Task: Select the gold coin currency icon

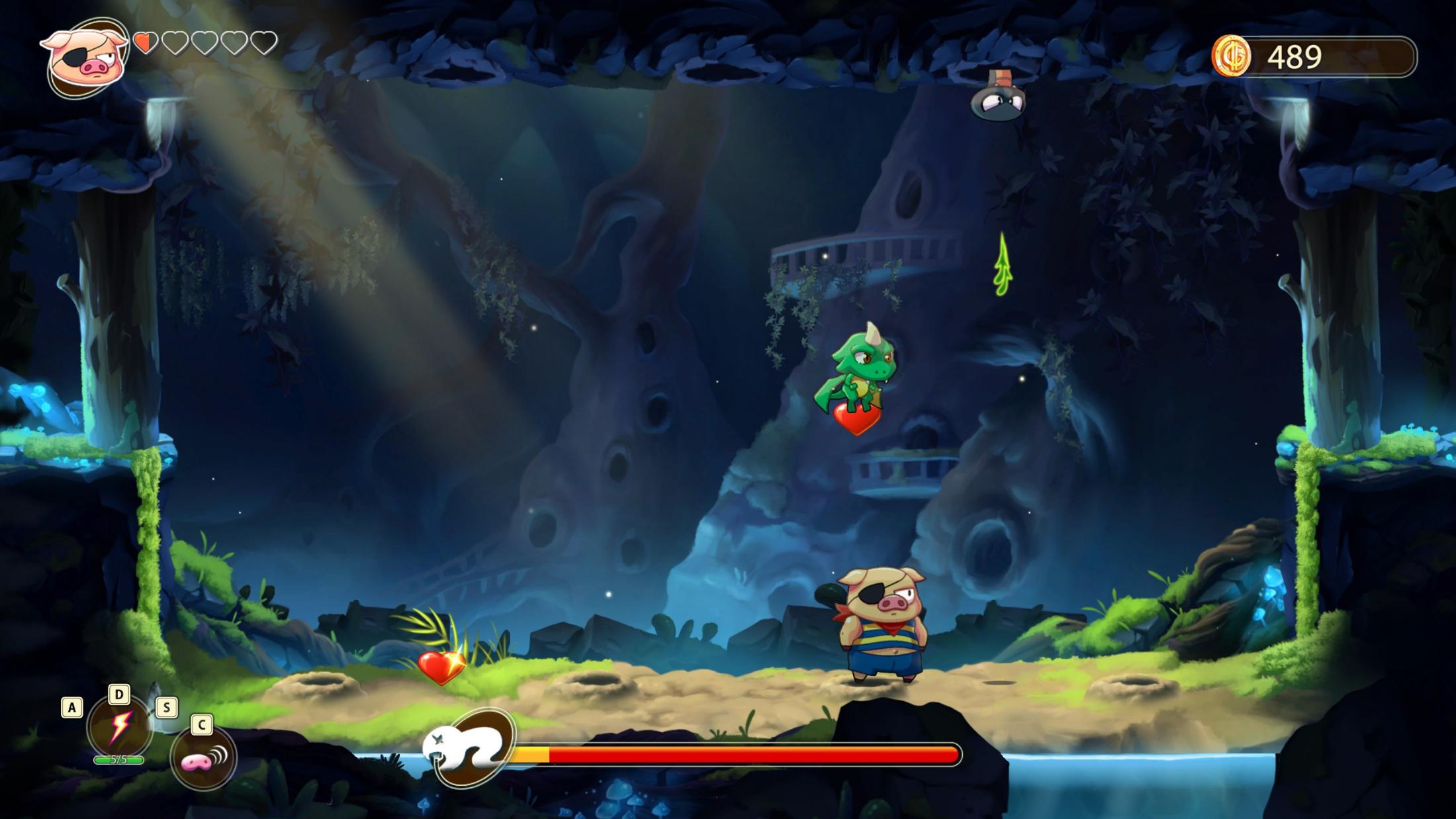Action: pos(1231,56)
